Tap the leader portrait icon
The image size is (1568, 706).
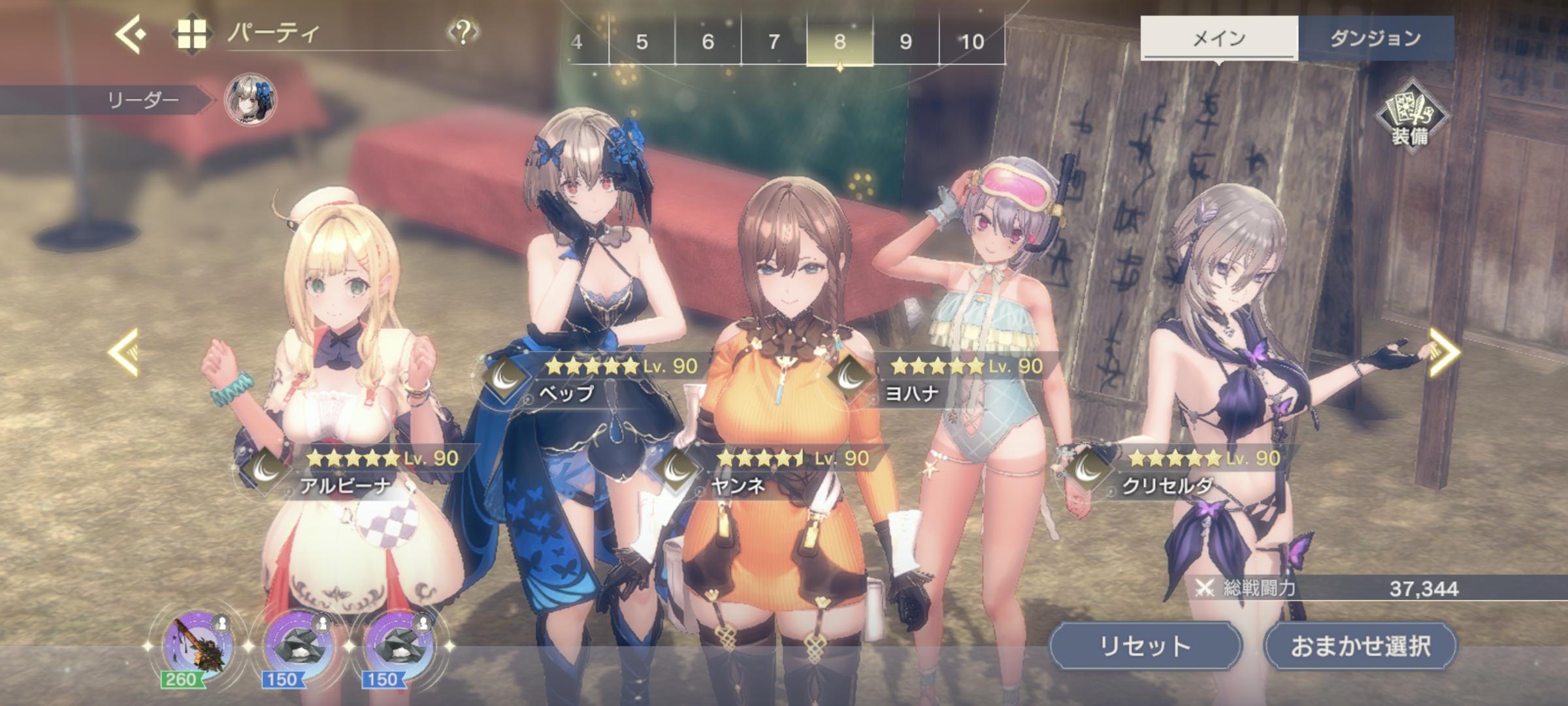(x=250, y=100)
